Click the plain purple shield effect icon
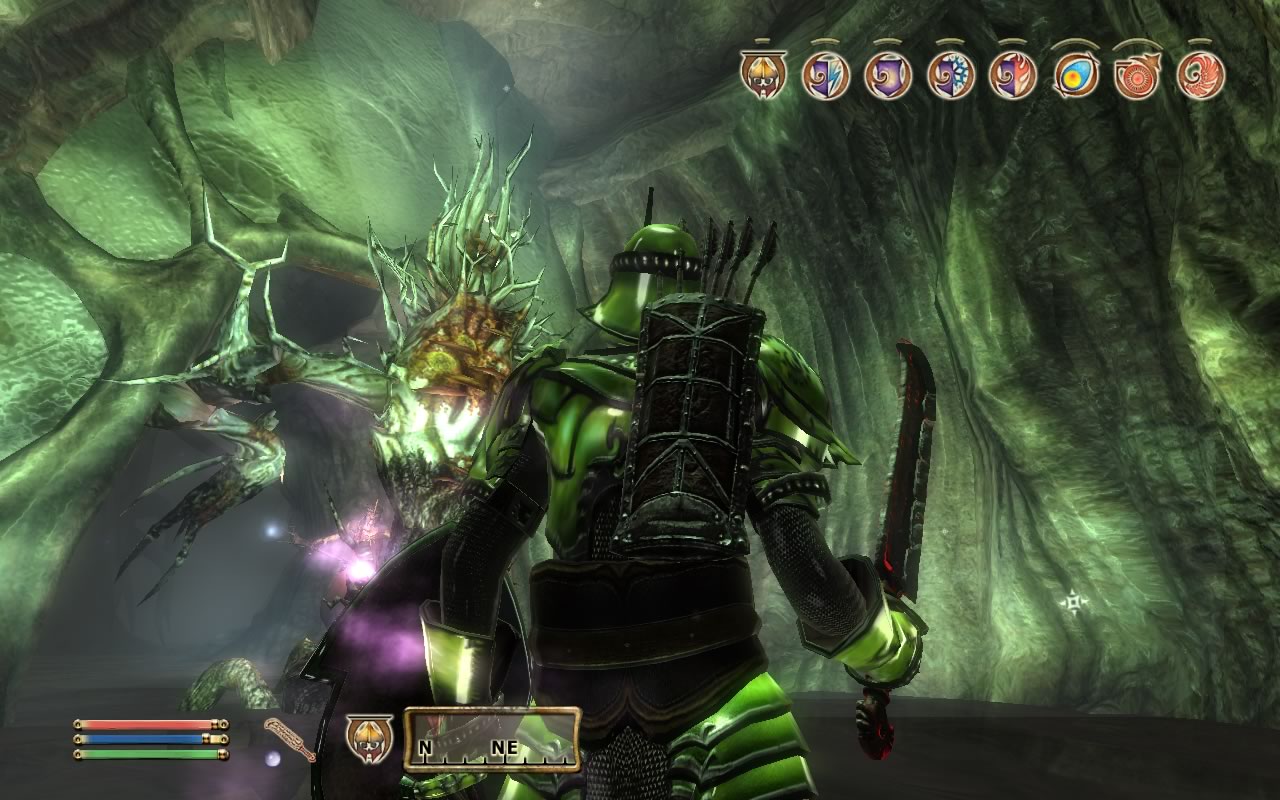Screen dimensions: 1280x800 [888, 75]
